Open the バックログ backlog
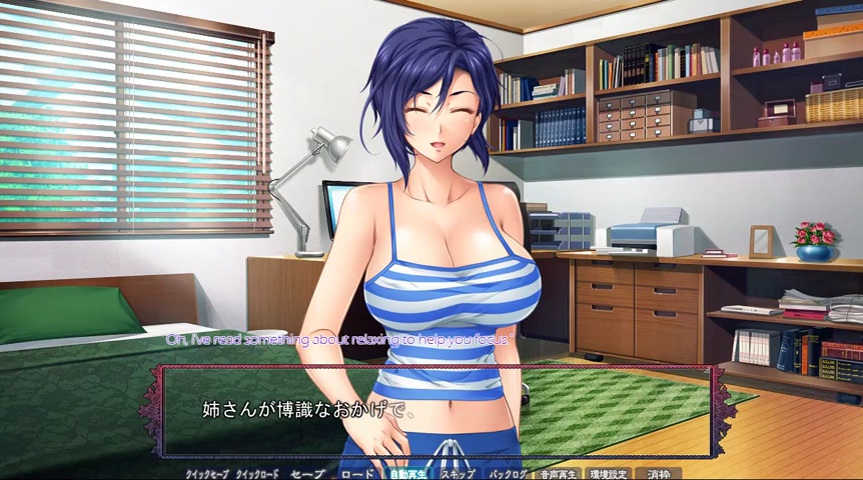Screen dimensions: 863x480 click(x=508, y=473)
